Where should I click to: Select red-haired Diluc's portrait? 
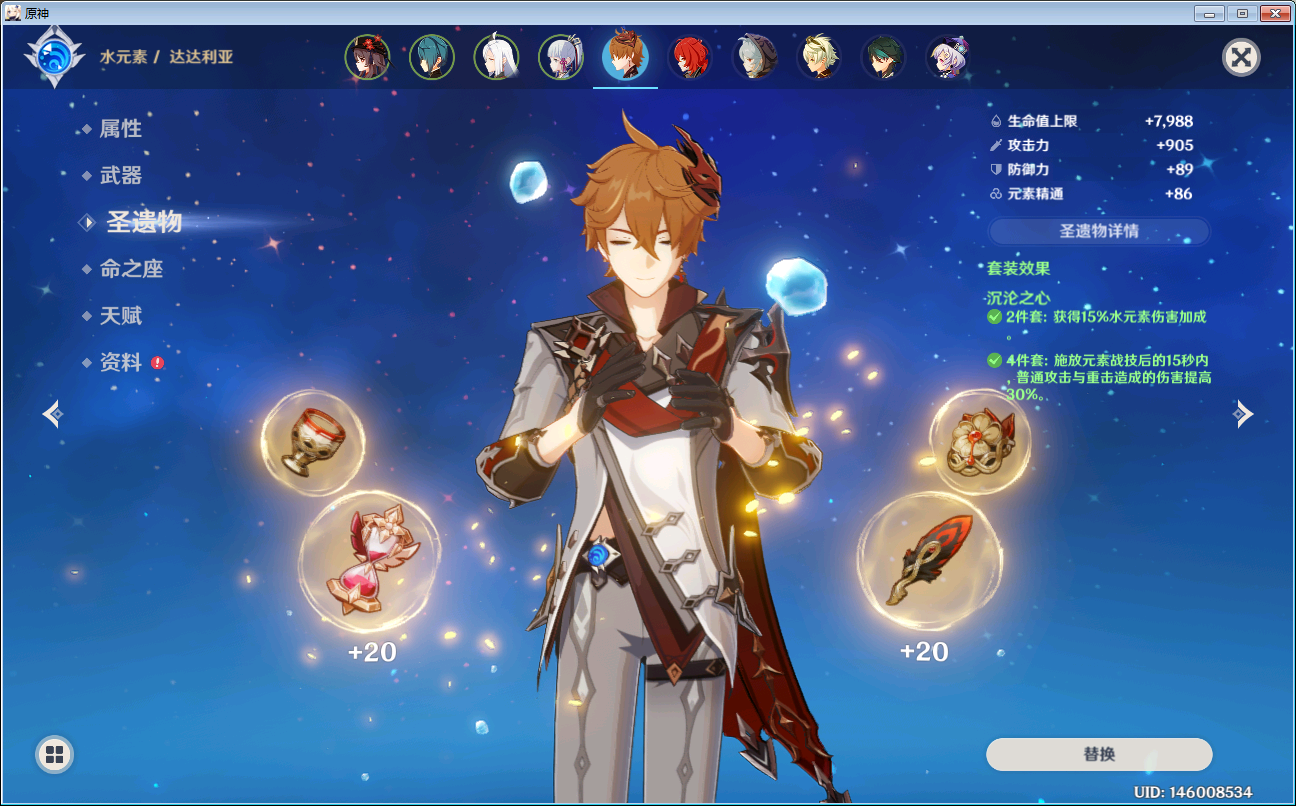(x=689, y=58)
